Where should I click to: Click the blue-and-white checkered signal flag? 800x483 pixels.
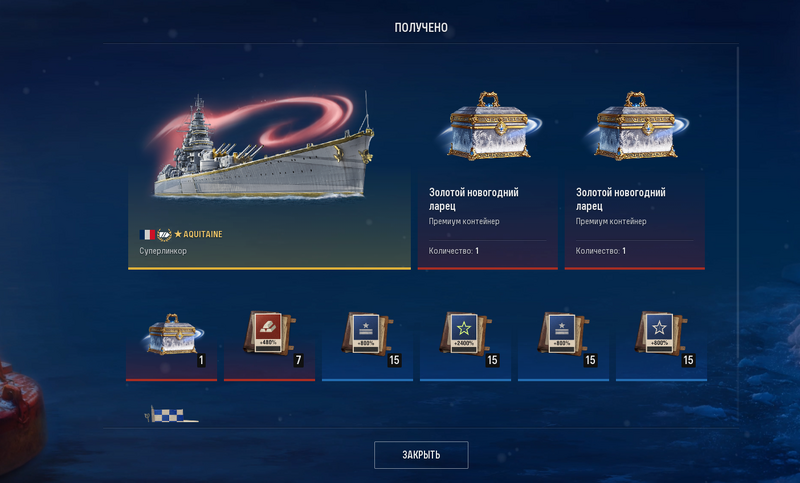tap(172, 415)
